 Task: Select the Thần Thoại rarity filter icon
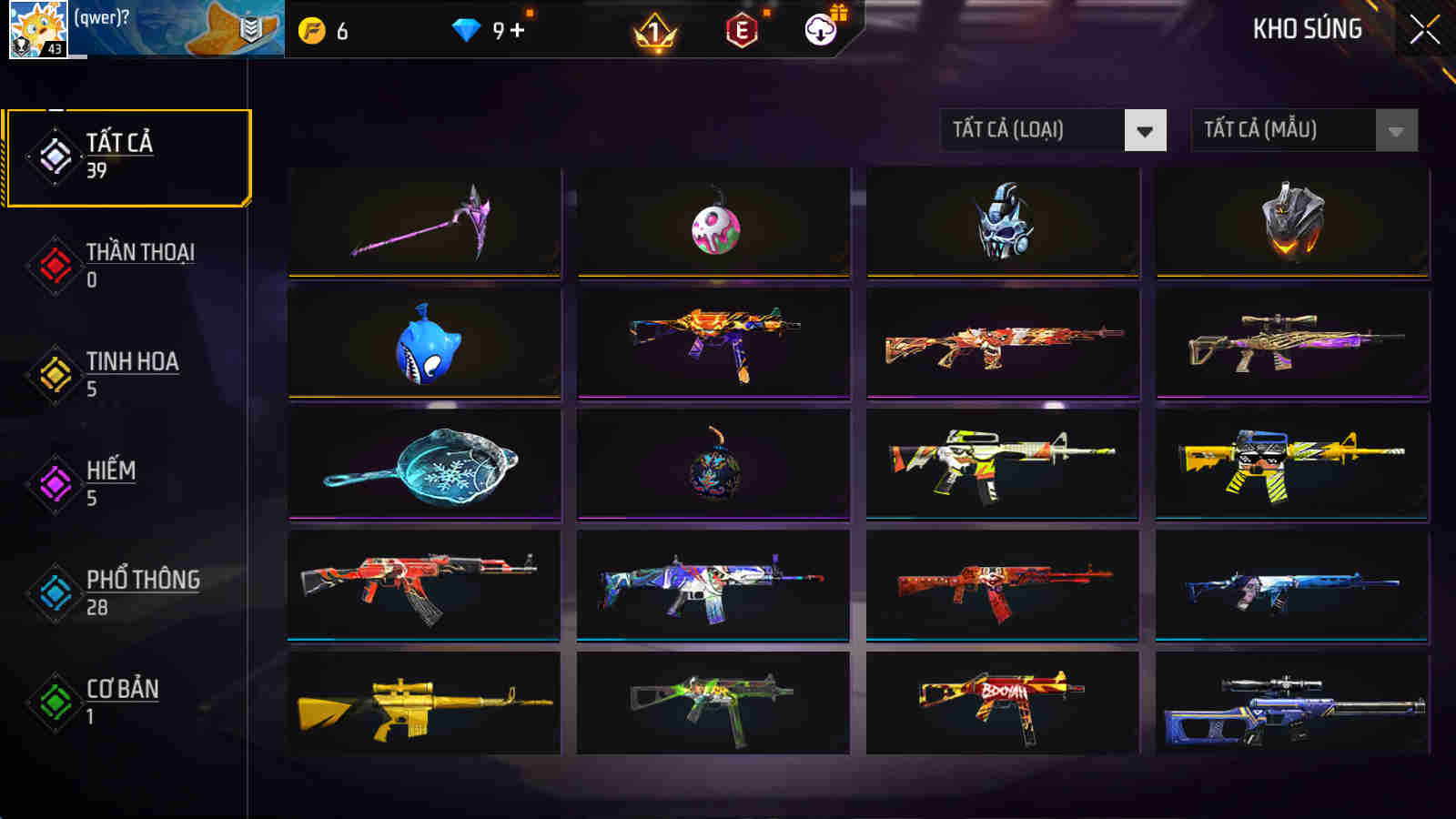pyautogui.click(x=53, y=264)
